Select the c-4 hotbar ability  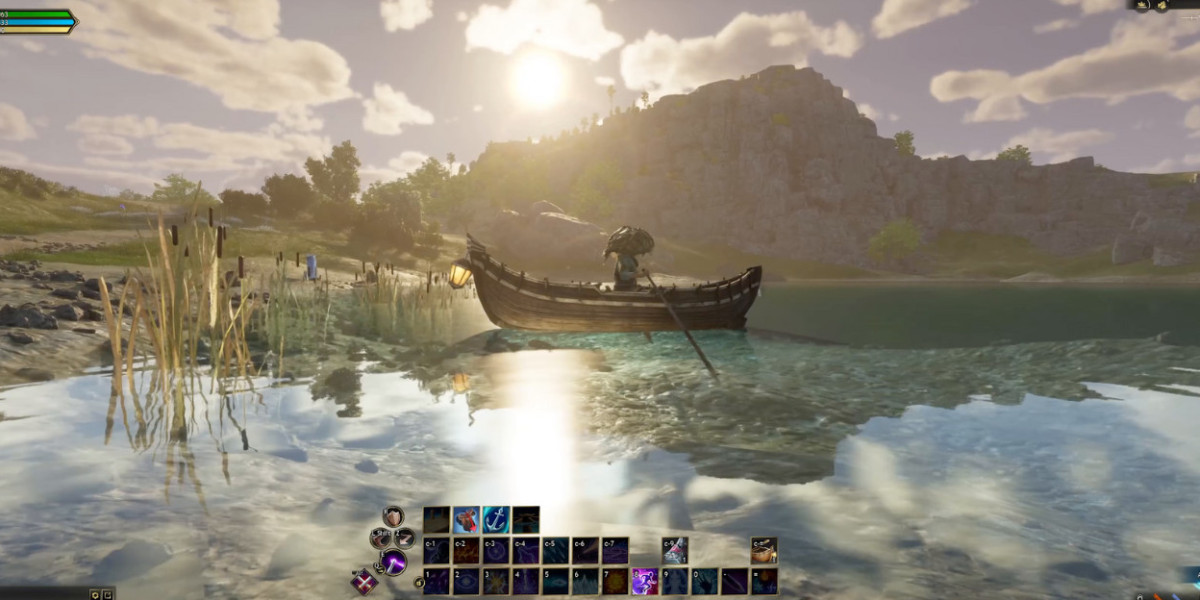(526, 550)
